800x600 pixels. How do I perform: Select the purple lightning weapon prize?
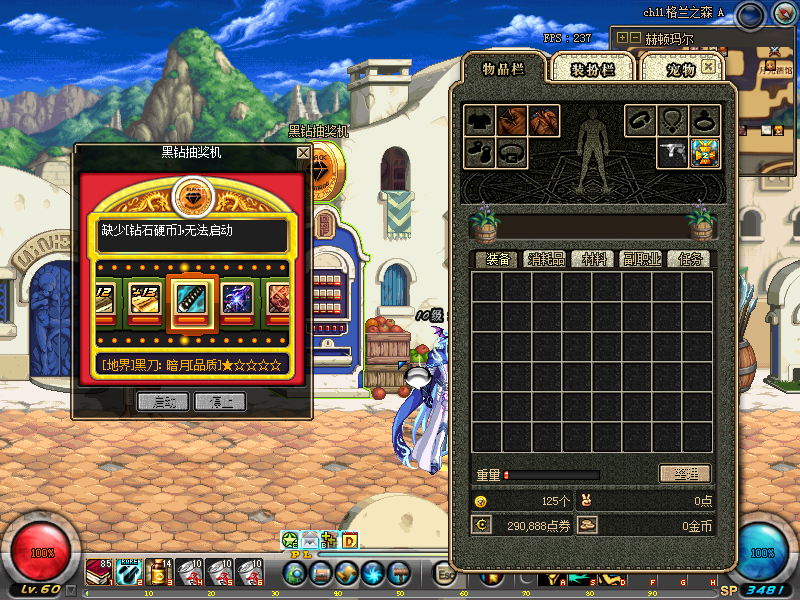click(x=238, y=298)
